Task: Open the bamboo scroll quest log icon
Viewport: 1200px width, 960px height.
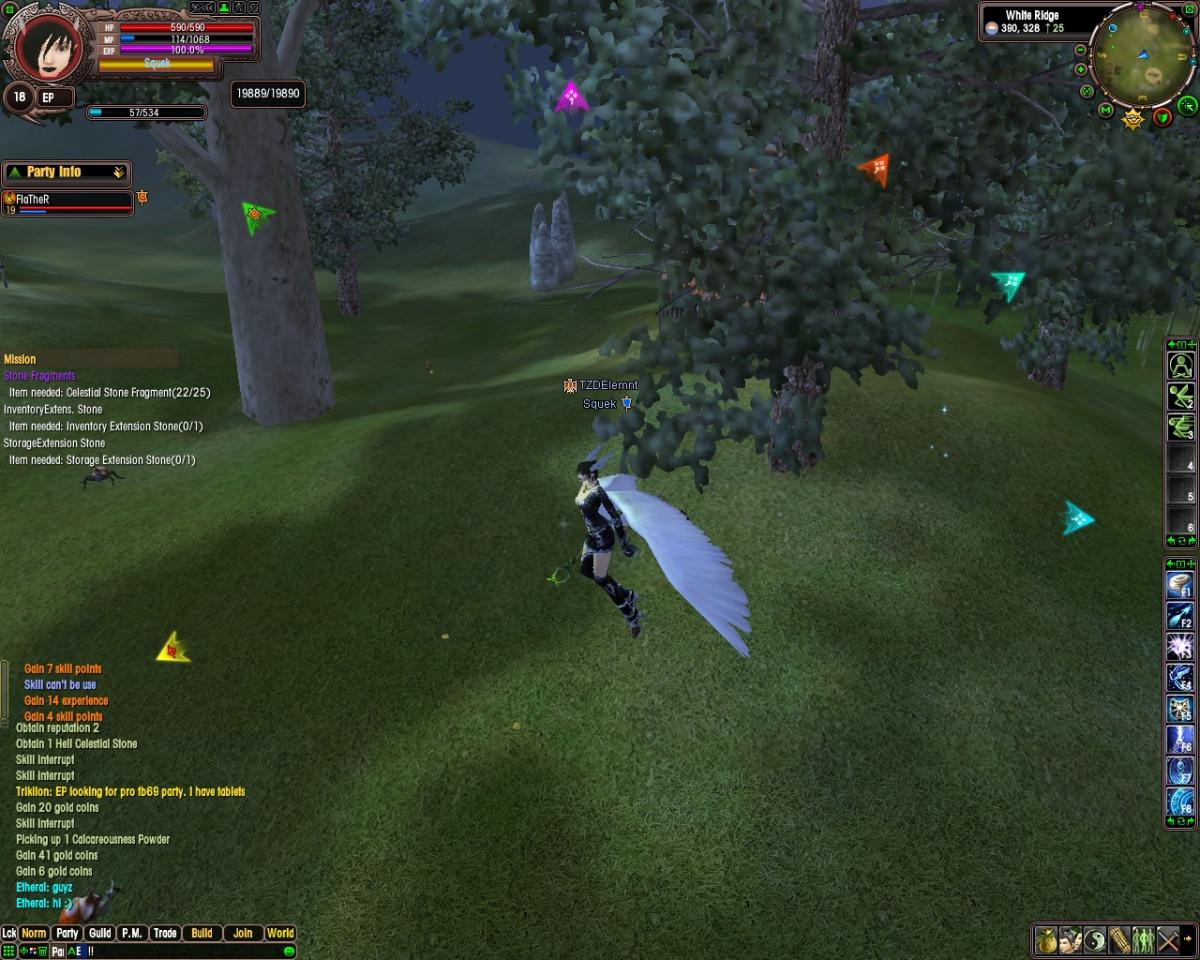Action: 1119,940
